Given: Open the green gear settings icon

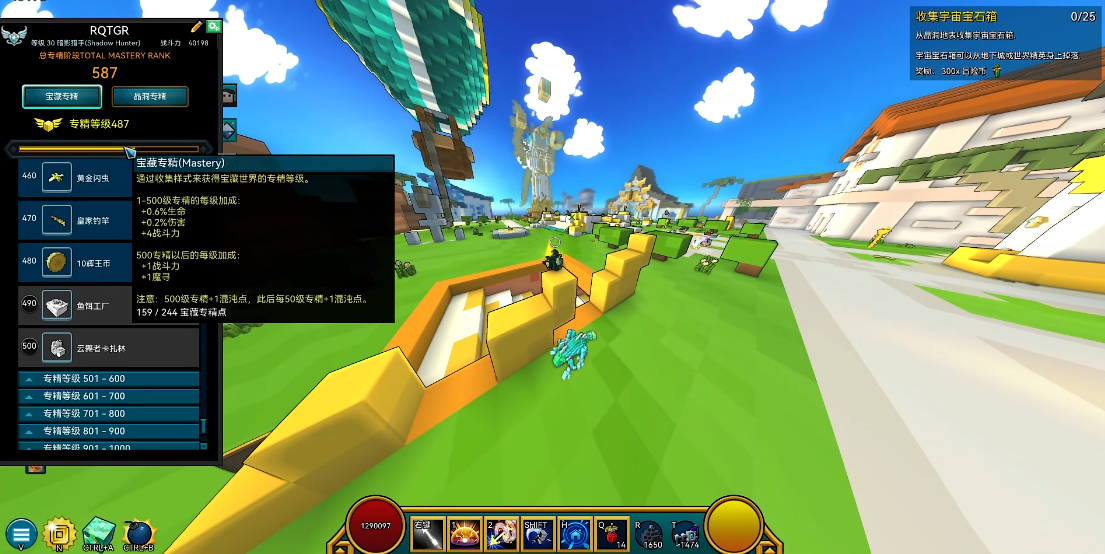Looking at the screenshot, I should [213, 26].
